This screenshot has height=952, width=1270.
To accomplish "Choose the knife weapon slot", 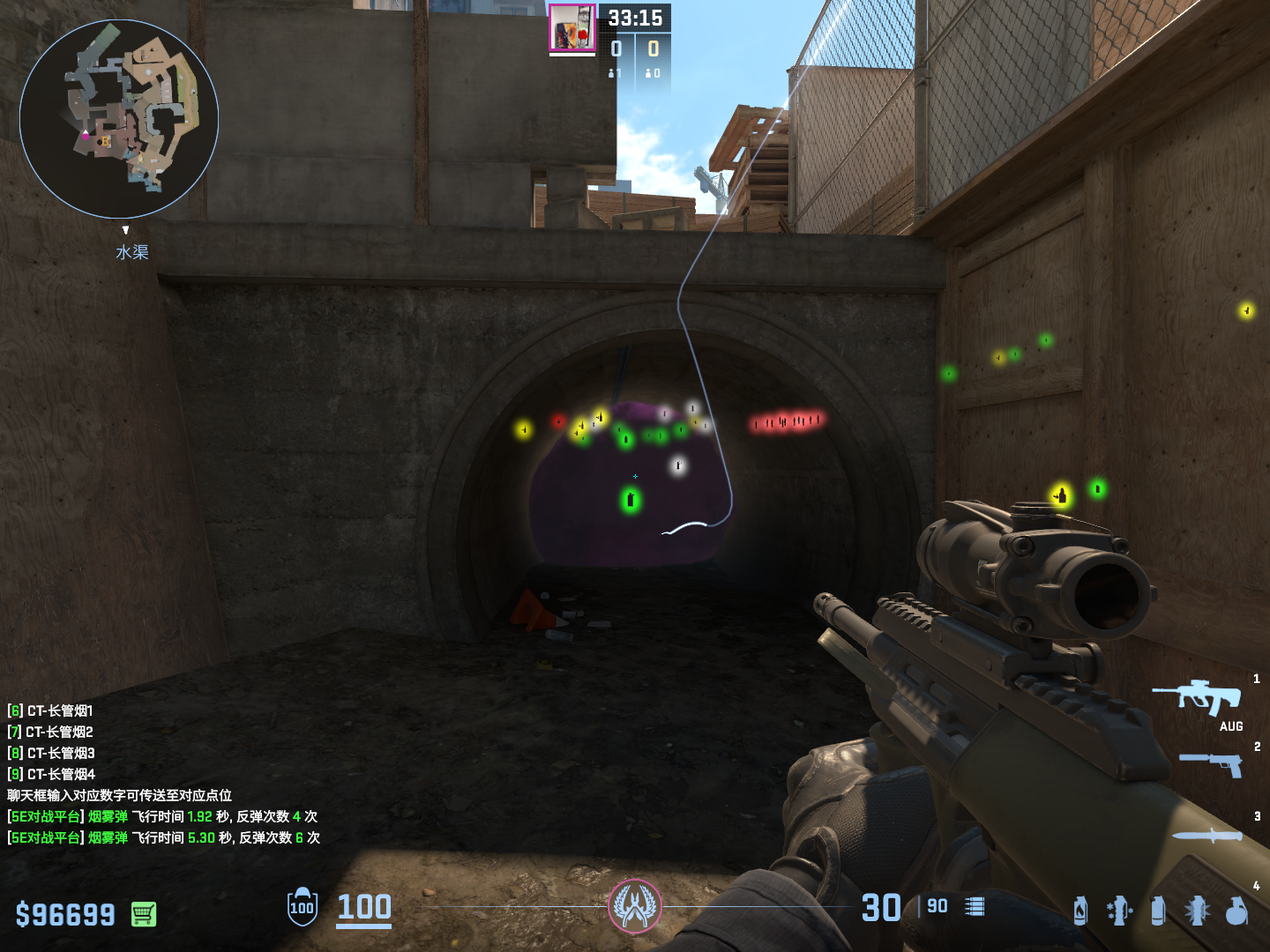I will tap(1206, 835).
